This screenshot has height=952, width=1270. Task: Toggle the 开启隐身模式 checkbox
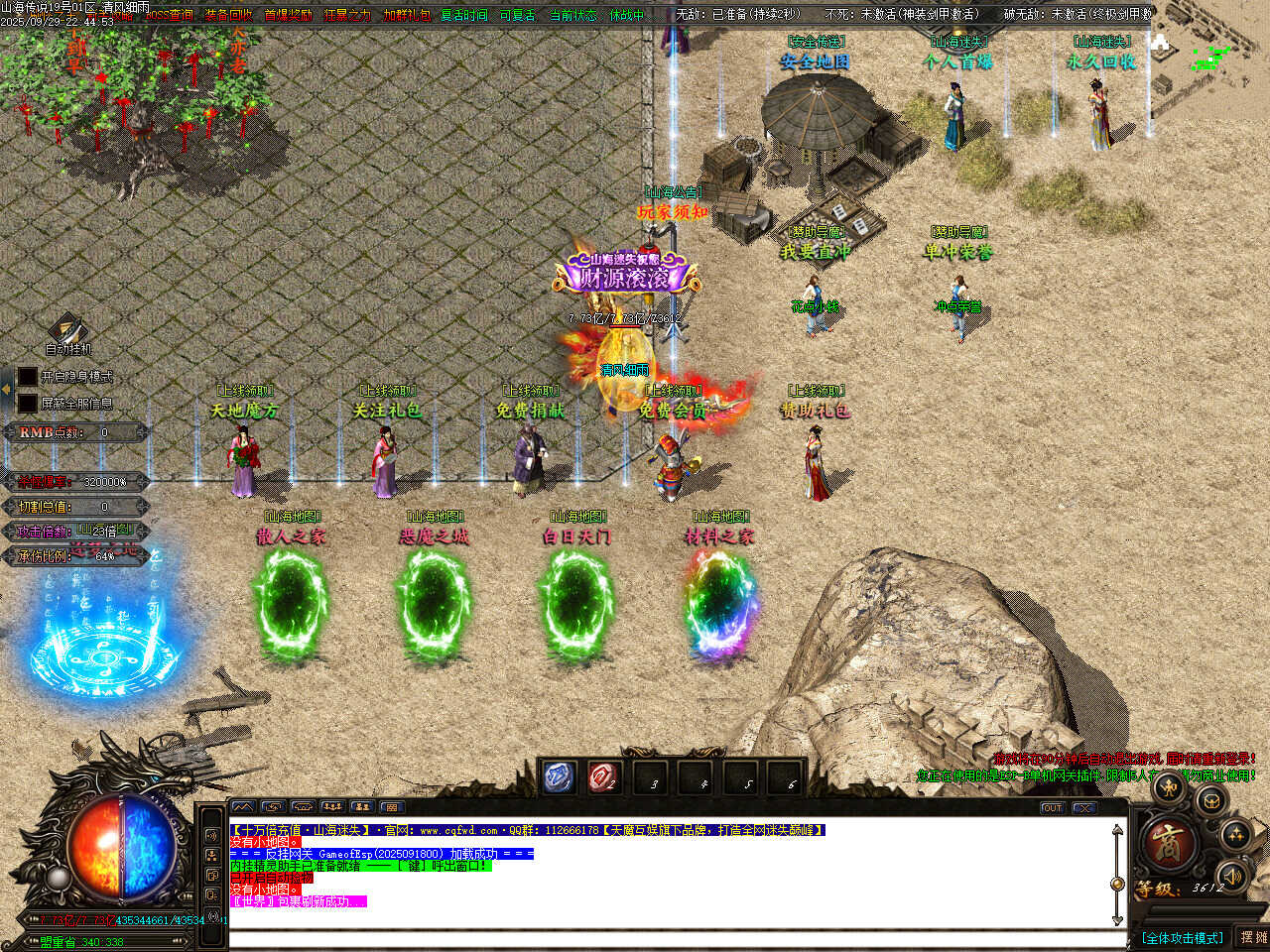tap(28, 377)
